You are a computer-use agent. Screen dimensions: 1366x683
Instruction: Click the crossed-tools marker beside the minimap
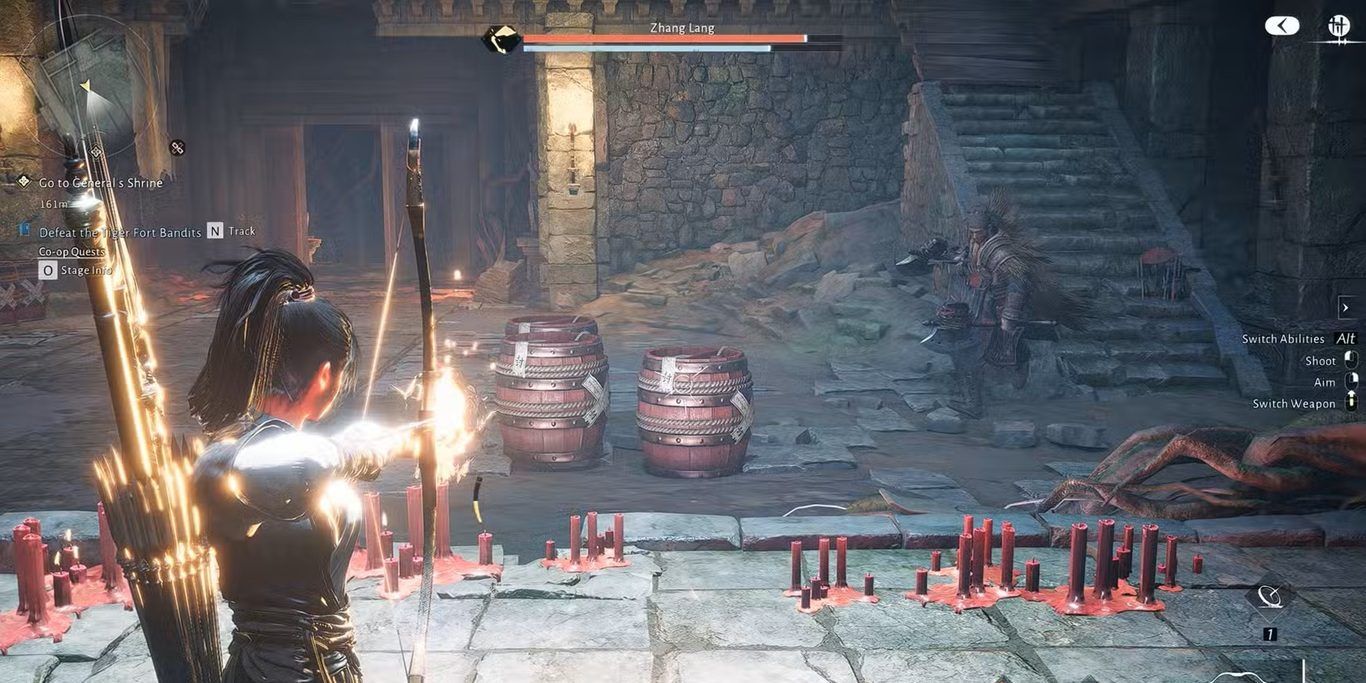click(x=178, y=148)
